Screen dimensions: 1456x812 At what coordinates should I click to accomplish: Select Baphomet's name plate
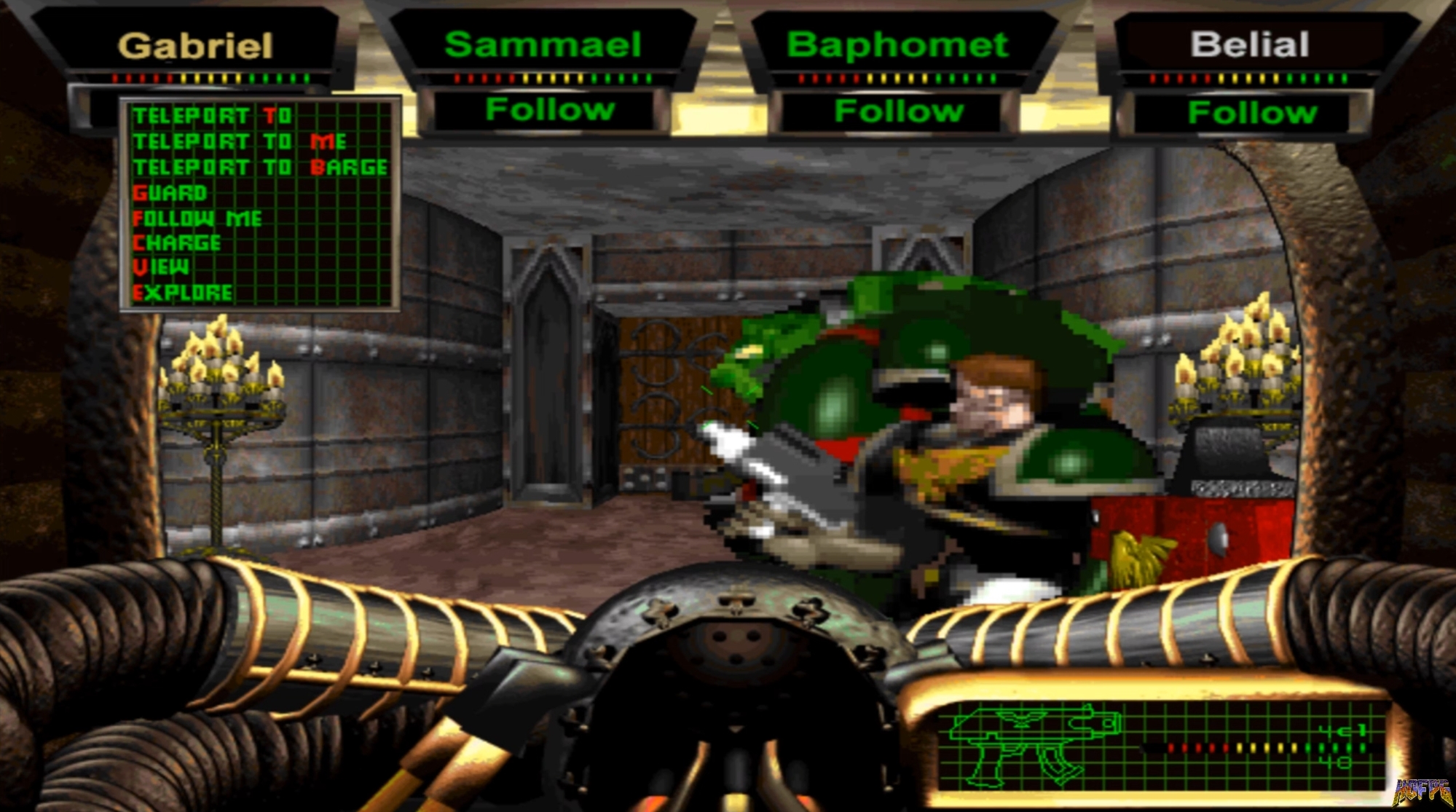897,44
